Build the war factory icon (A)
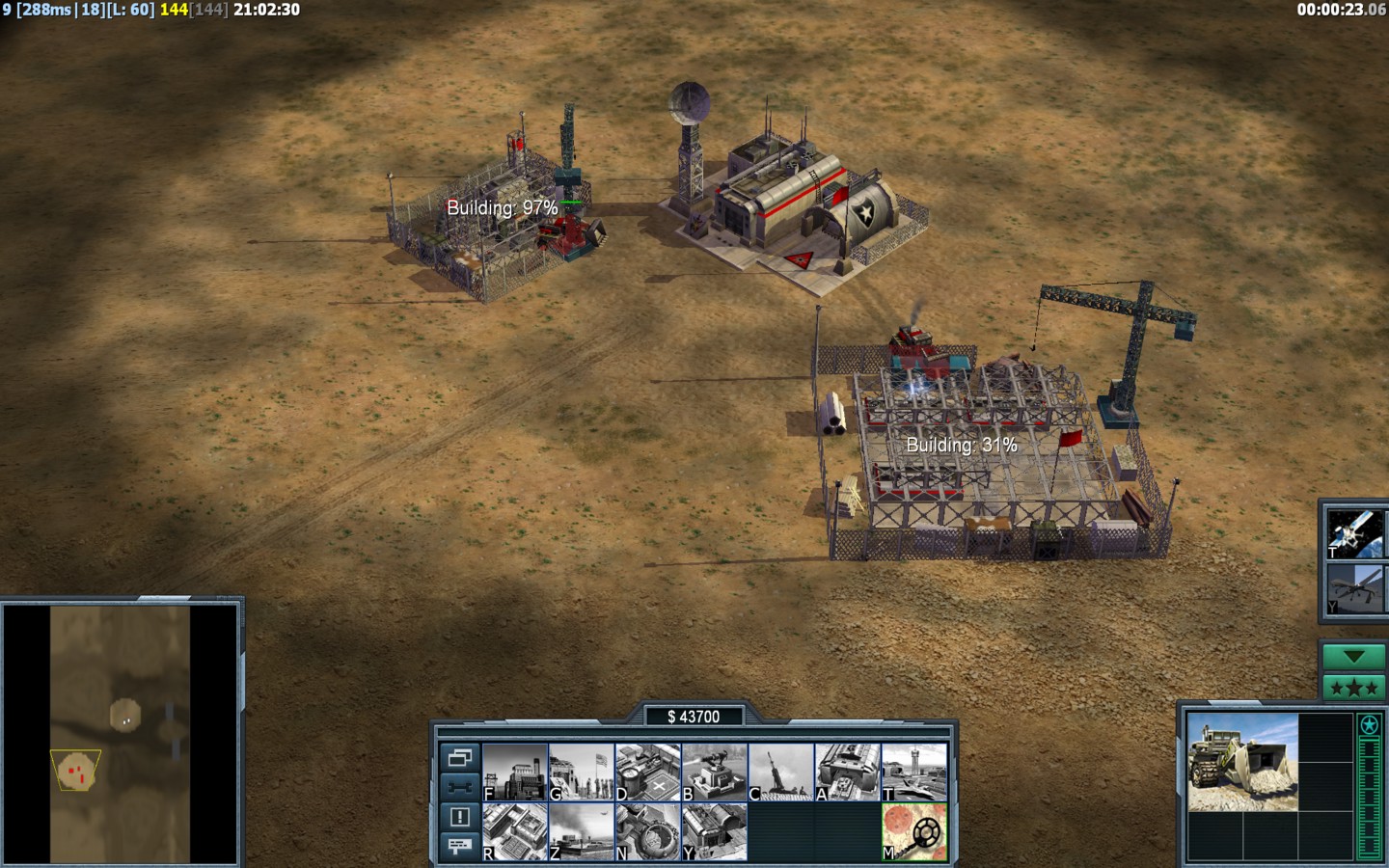 click(848, 772)
